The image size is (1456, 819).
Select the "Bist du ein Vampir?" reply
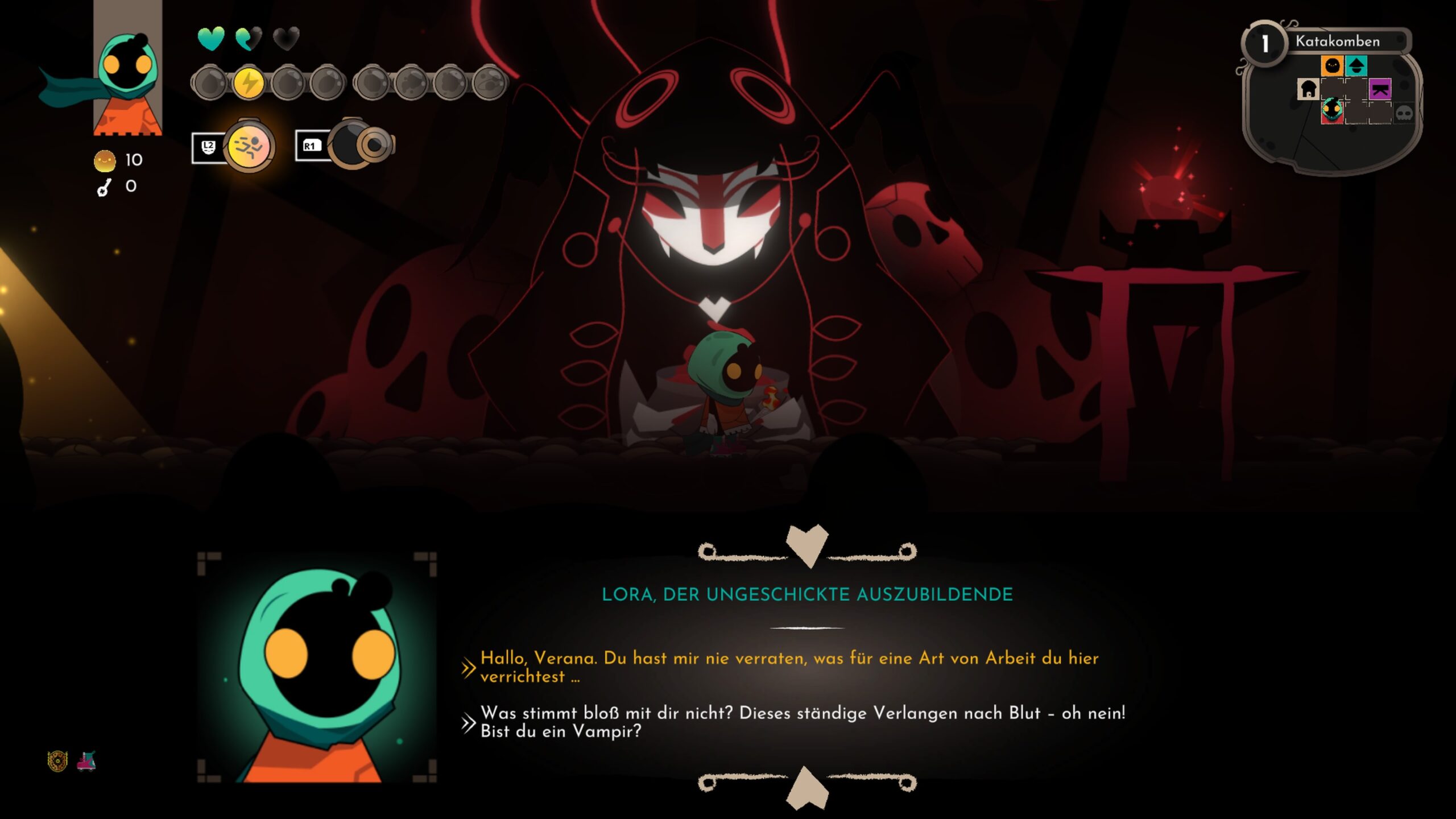(802, 722)
